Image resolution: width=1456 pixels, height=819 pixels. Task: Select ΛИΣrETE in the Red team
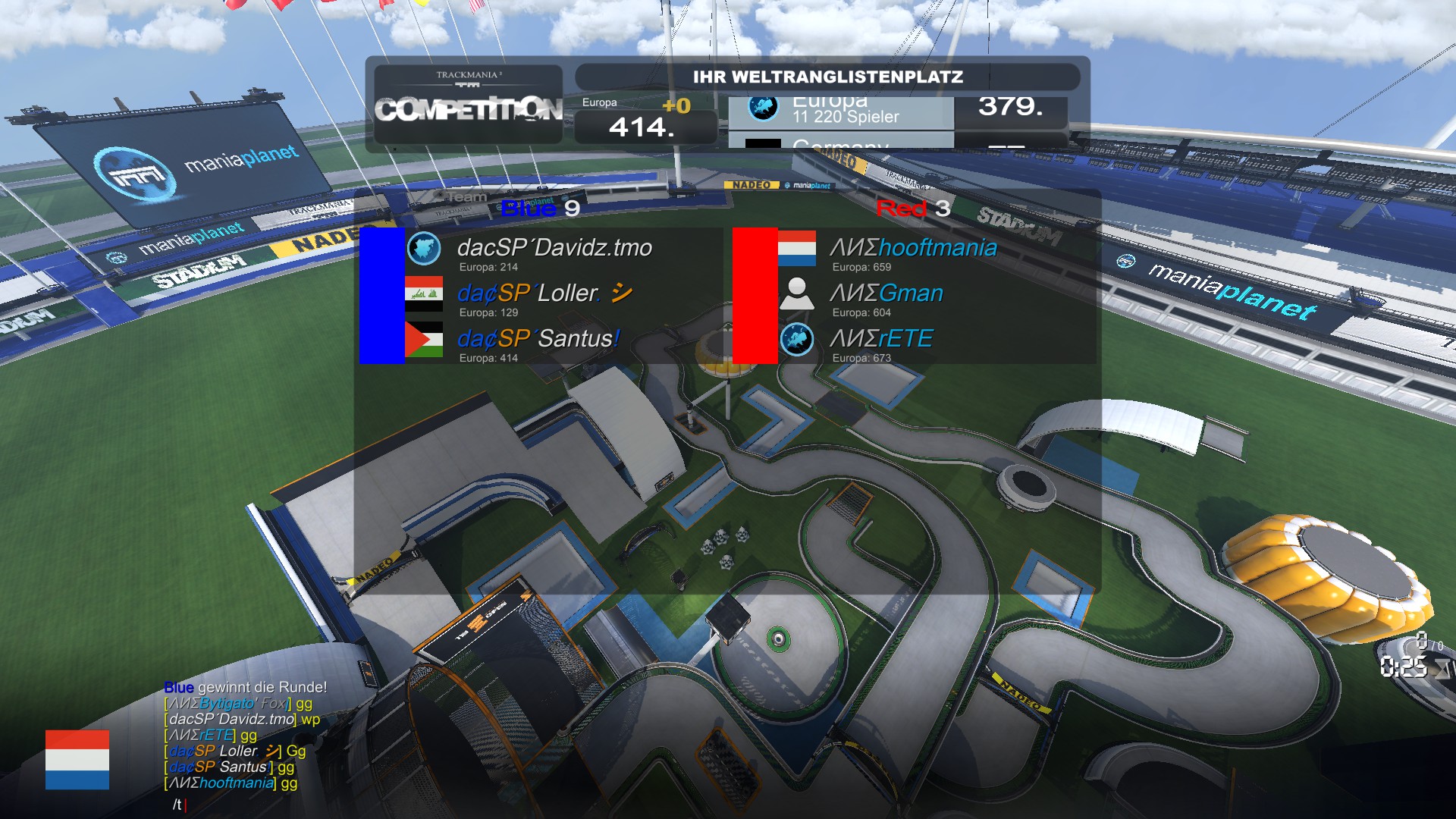(881, 340)
